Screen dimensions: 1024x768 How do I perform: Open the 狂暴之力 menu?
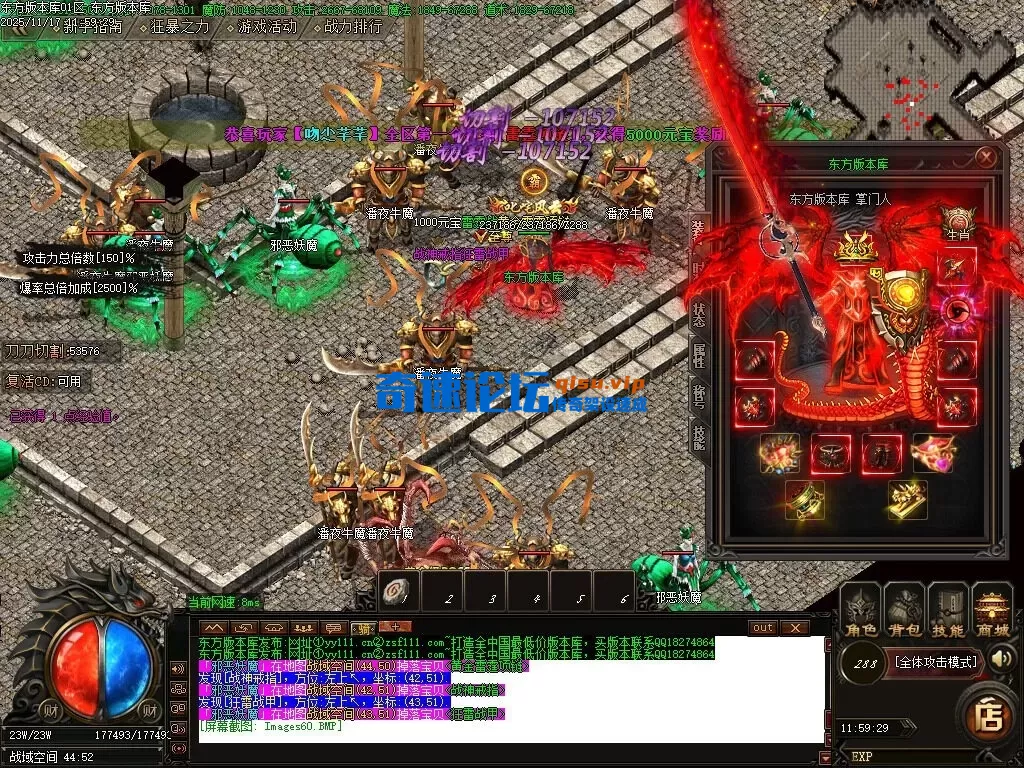point(180,27)
